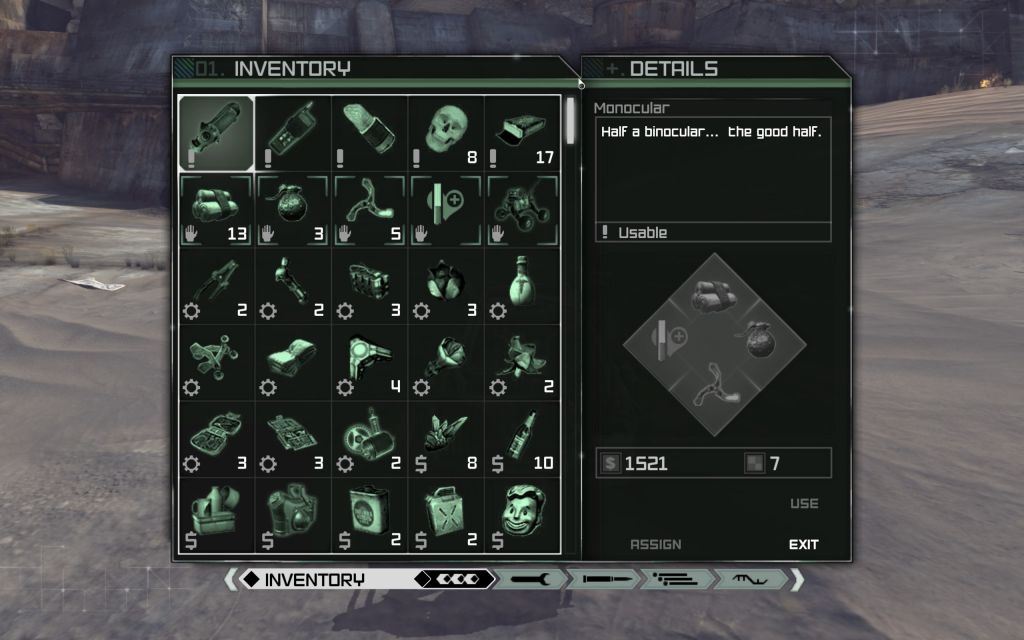Viewport: 1024px width, 640px height.
Task: Pick the wingstick slot in inventory grid
Action: tap(369, 210)
